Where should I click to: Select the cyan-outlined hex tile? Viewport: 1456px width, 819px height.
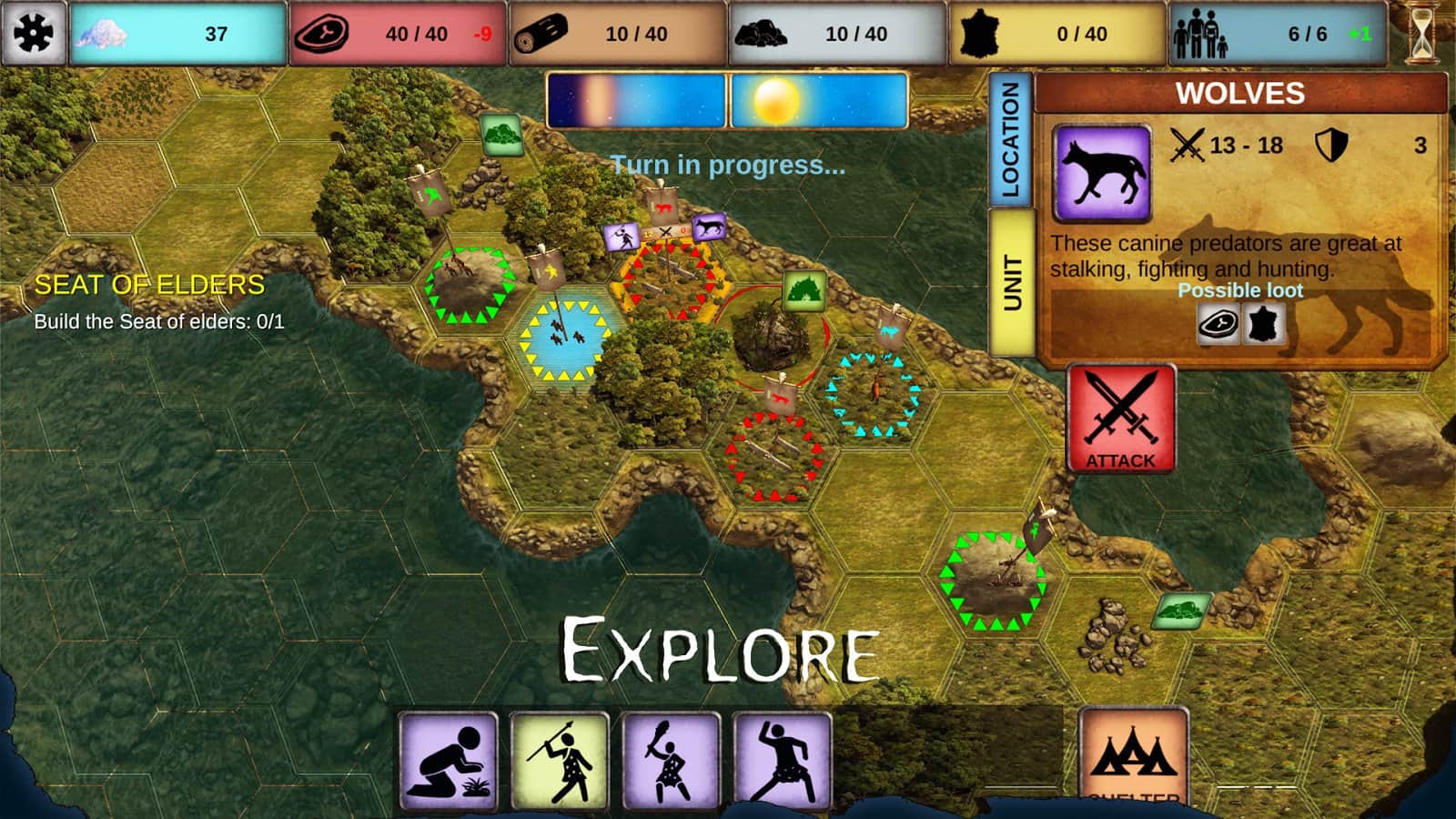(x=873, y=393)
